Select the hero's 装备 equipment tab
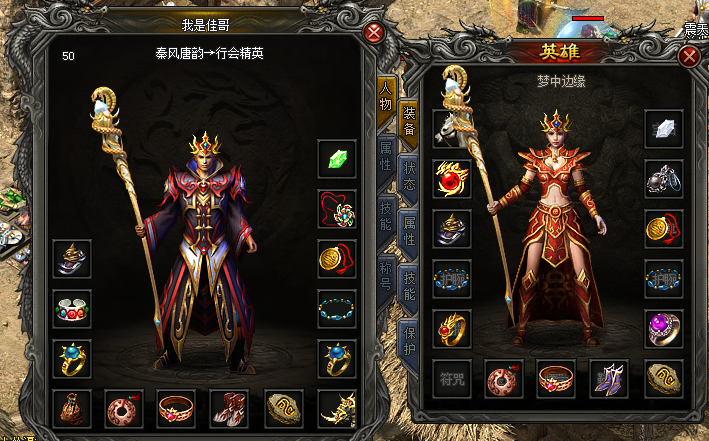Image resolution: width=709 pixels, height=441 pixels. point(409,122)
